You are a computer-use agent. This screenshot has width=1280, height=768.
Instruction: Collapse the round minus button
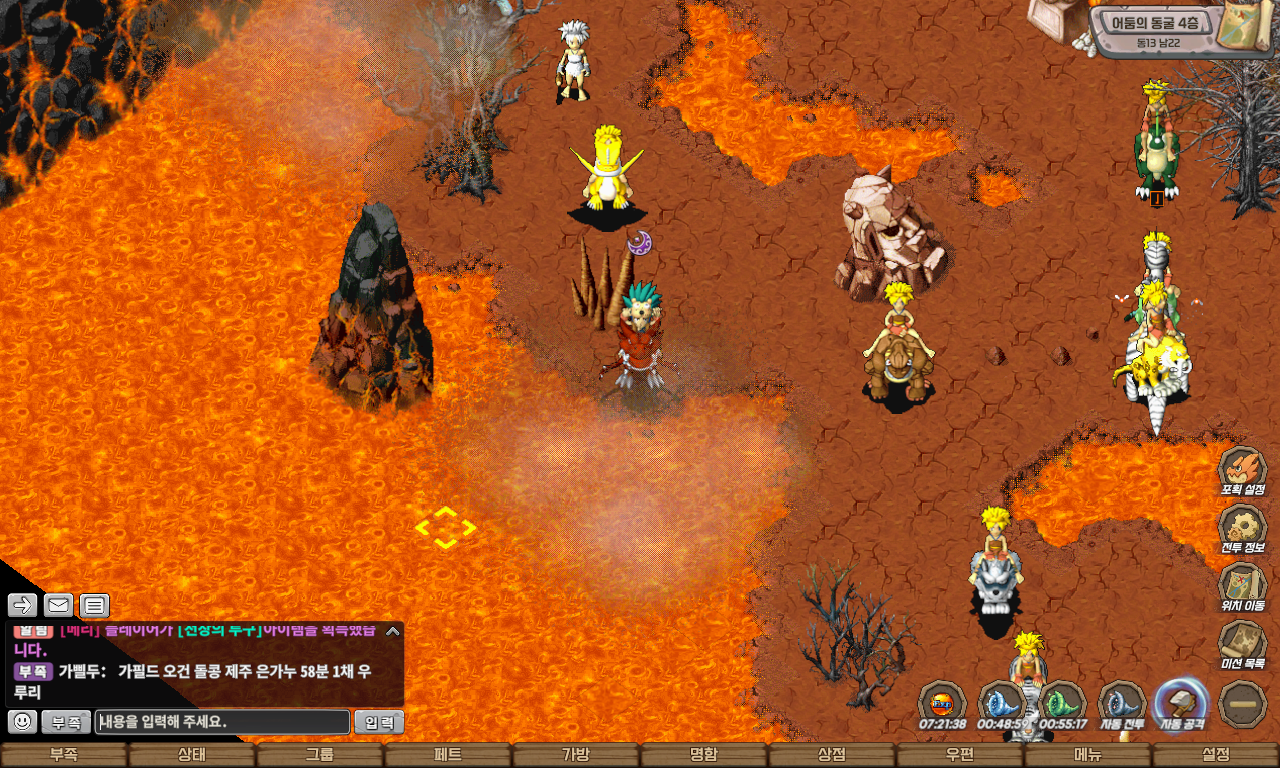pos(1243,704)
